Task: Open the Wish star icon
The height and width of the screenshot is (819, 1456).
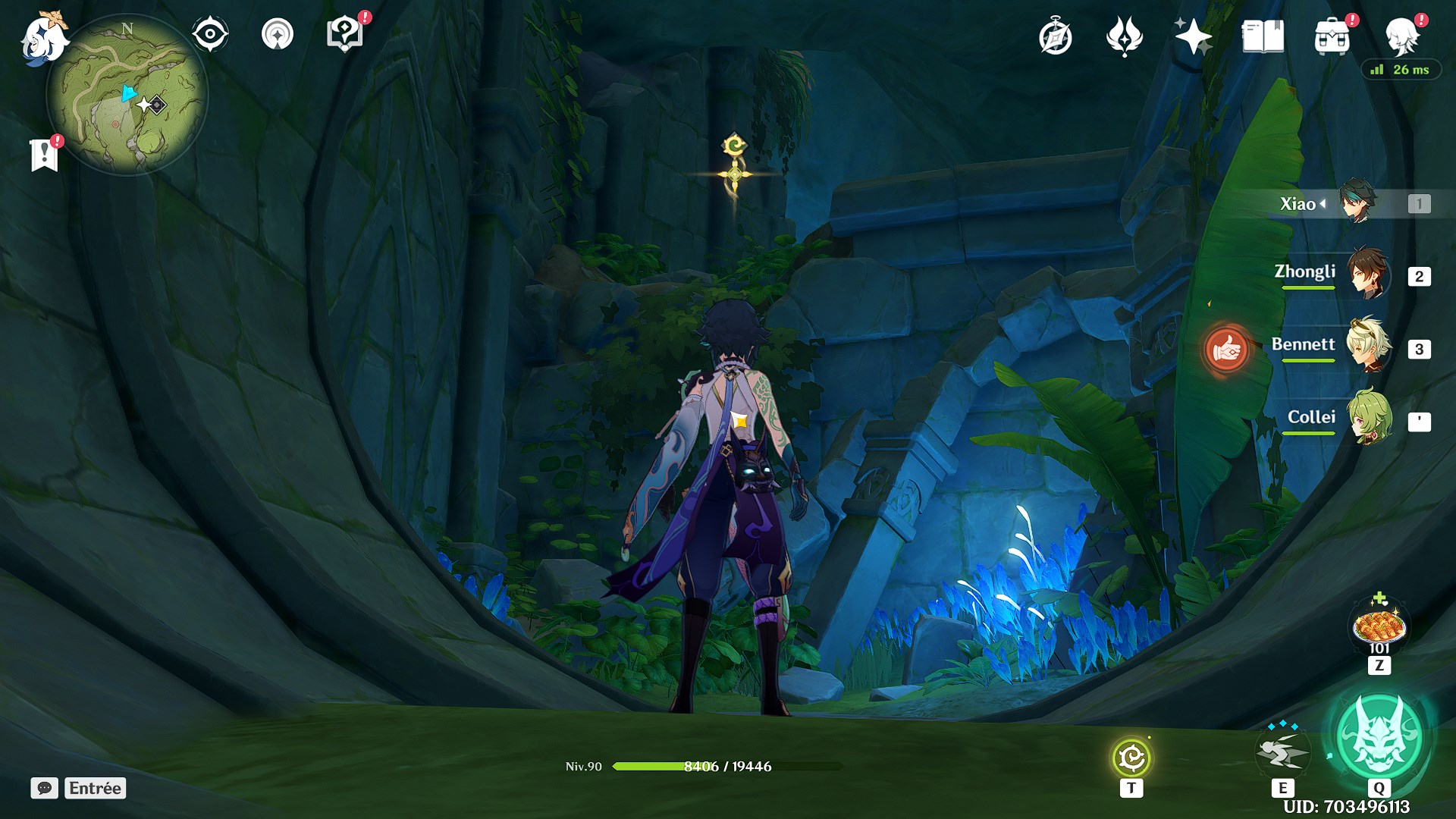Action: (1193, 36)
